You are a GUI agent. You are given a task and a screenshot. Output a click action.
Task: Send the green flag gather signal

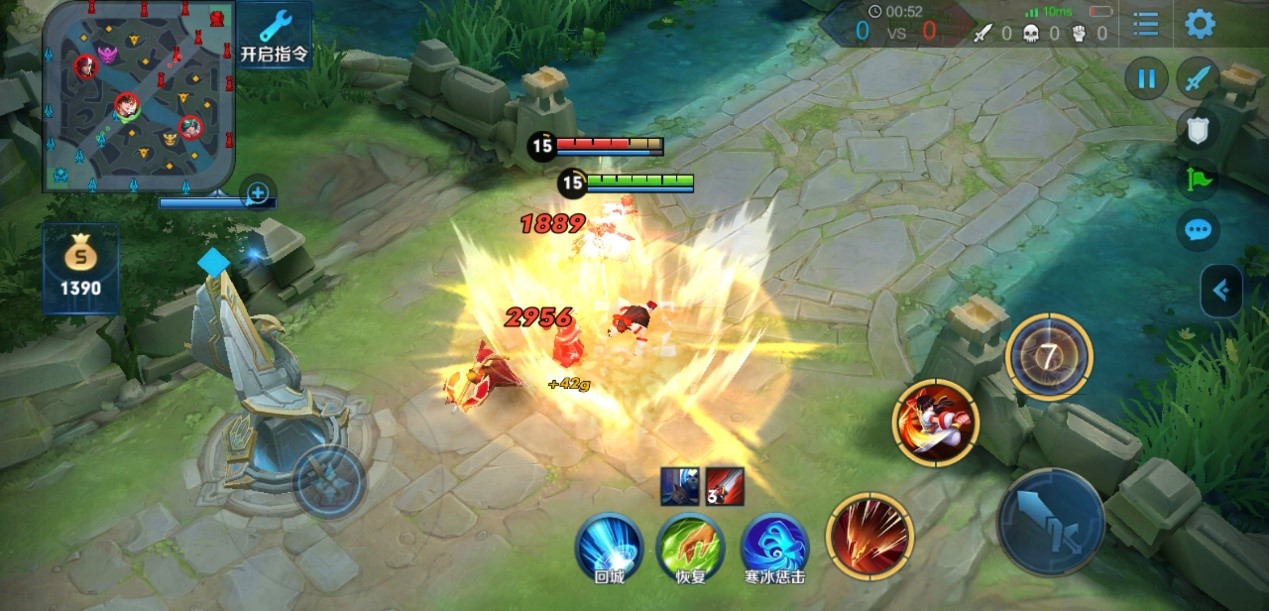(x=1197, y=180)
